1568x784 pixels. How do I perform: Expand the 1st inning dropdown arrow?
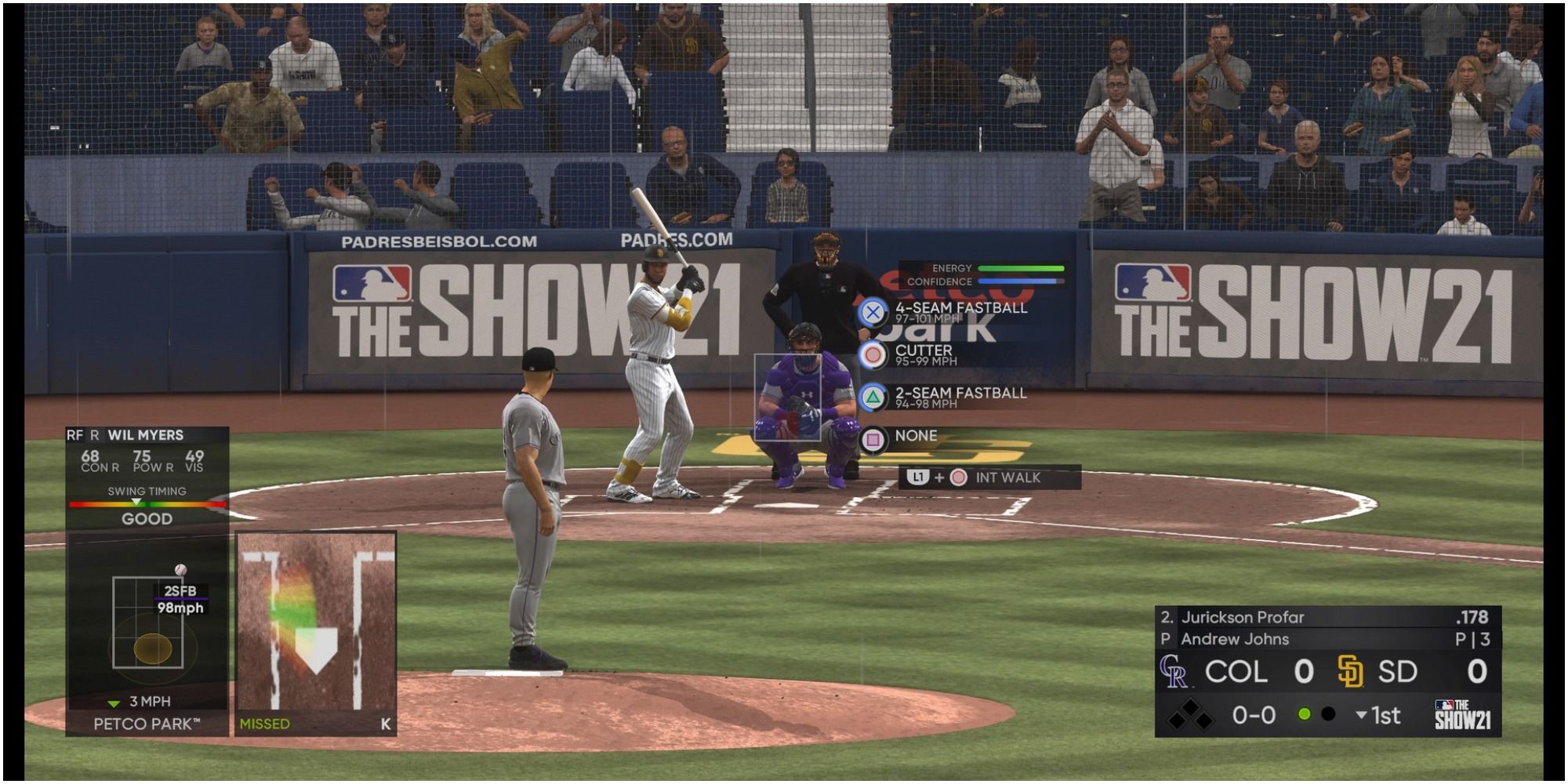1360,713
